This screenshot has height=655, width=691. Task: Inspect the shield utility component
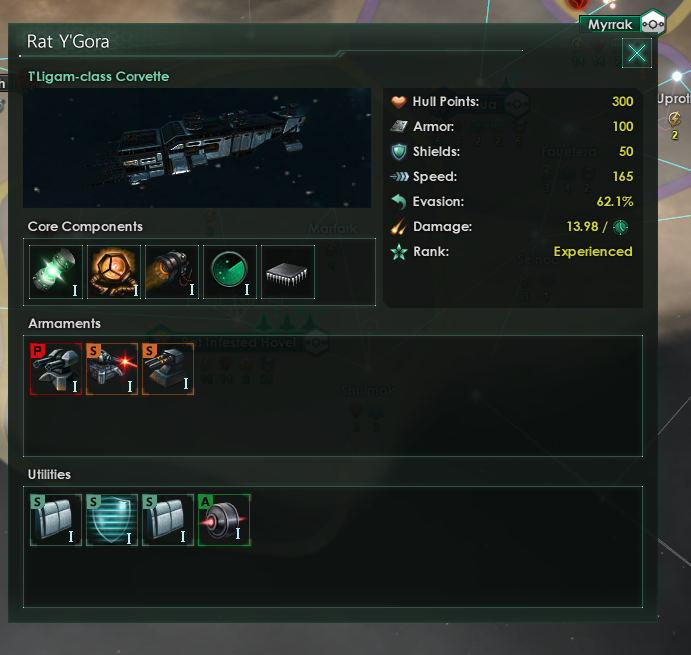112,520
